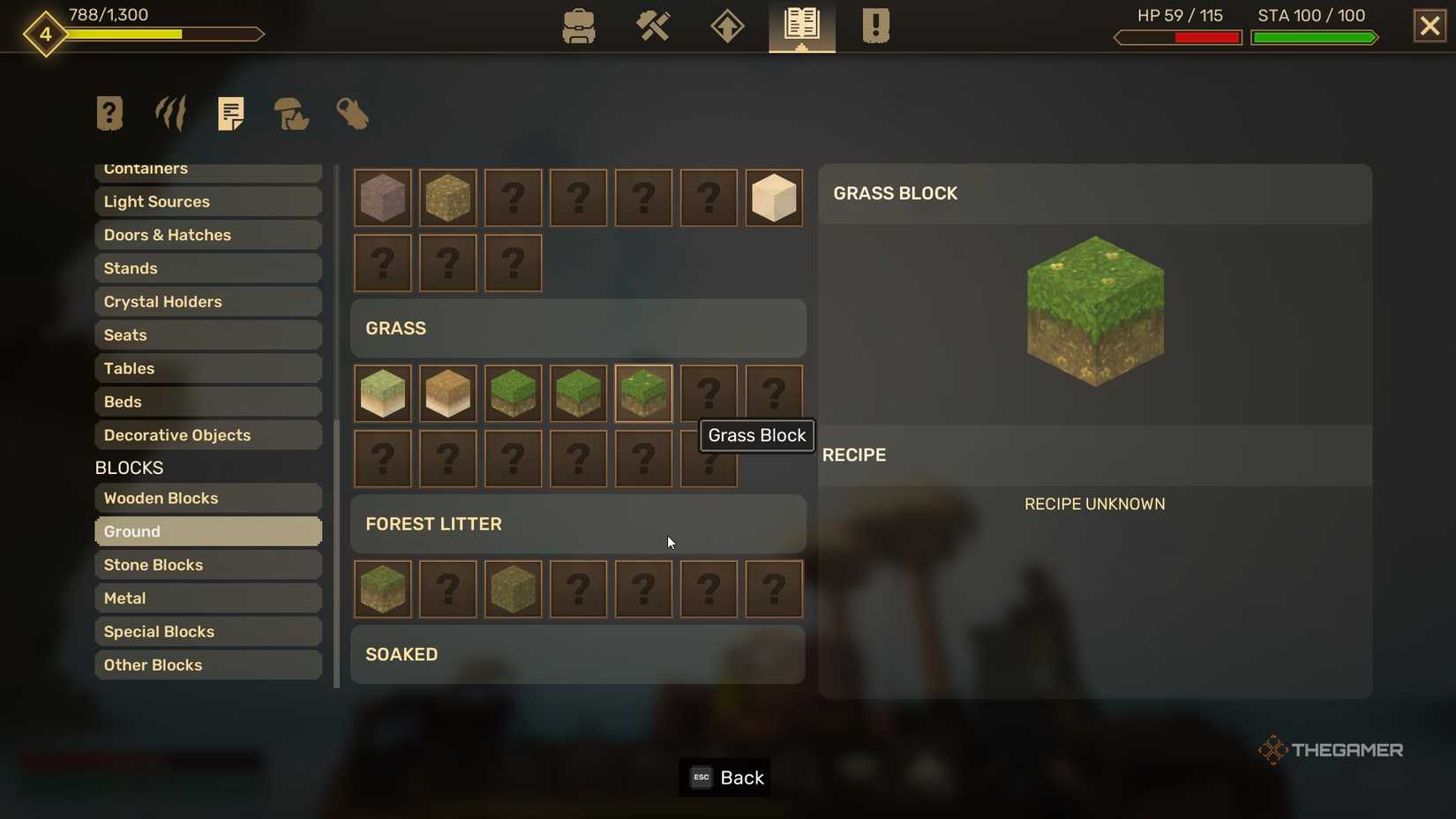Select the hand gesture category icon
This screenshot has width=1456, height=819.
pos(352,115)
